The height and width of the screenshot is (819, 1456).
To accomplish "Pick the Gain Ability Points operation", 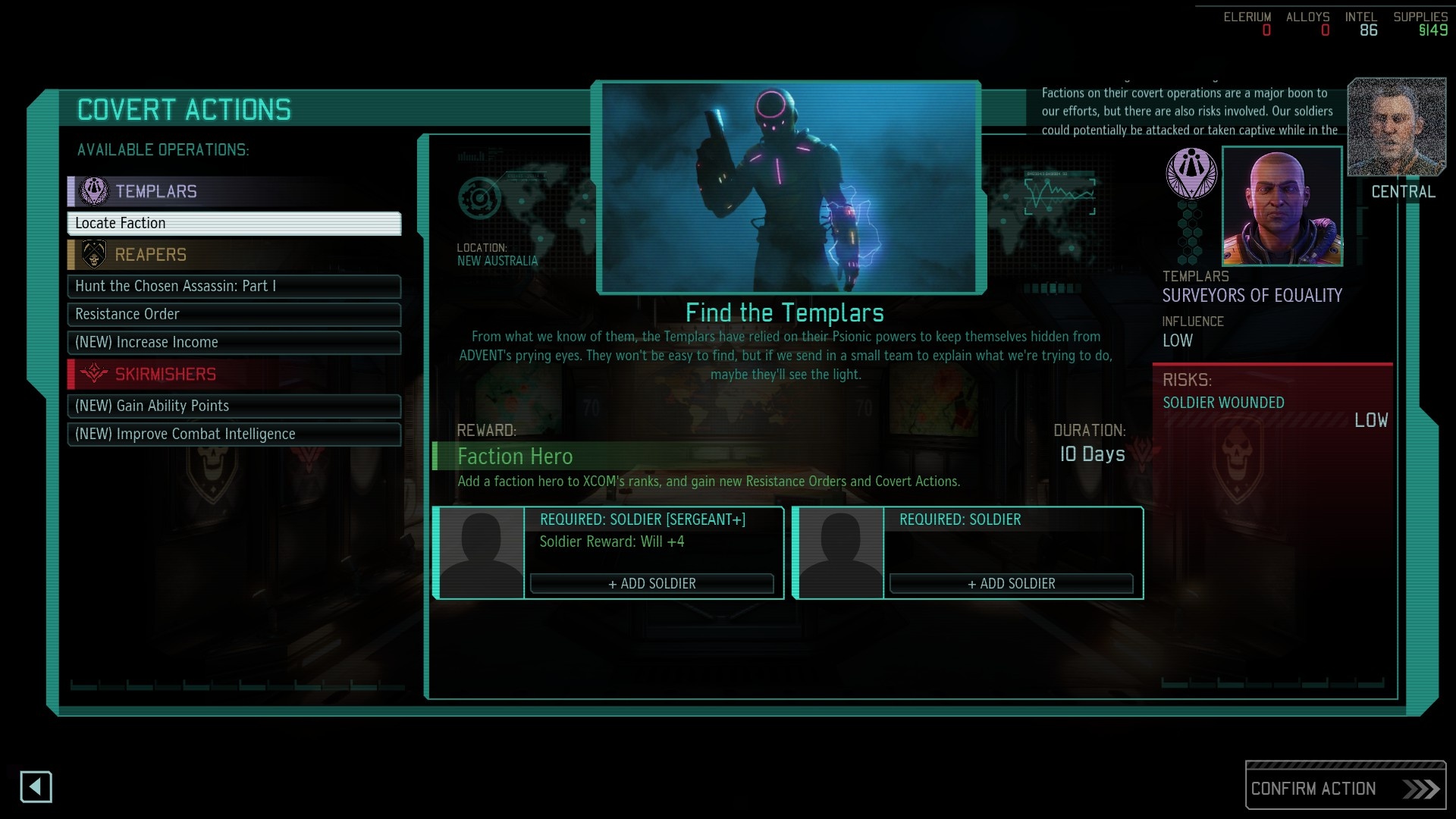I will pyautogui.click(x=234, y=406).
